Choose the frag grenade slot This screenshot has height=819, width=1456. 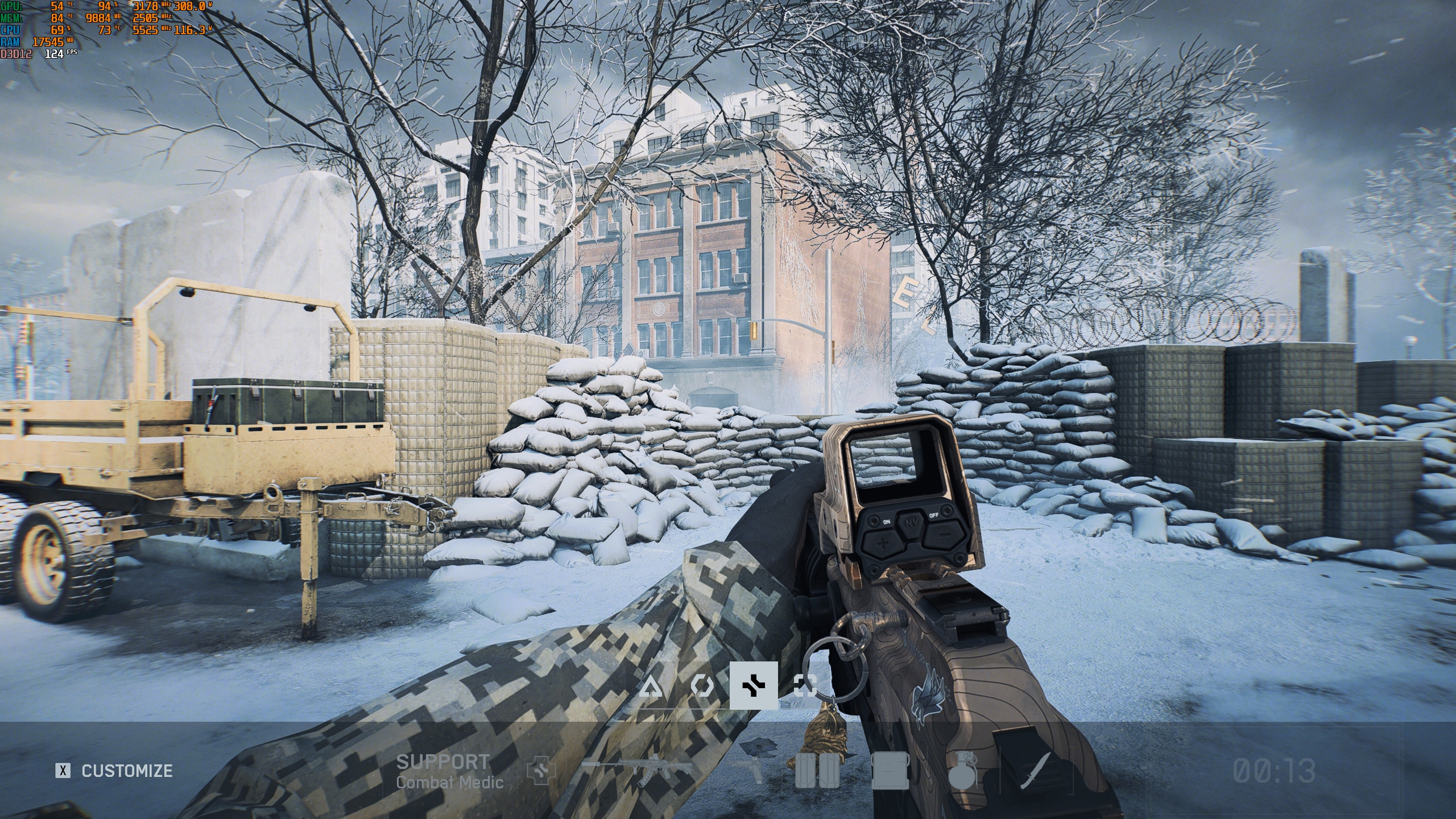(x=961, y=771)
